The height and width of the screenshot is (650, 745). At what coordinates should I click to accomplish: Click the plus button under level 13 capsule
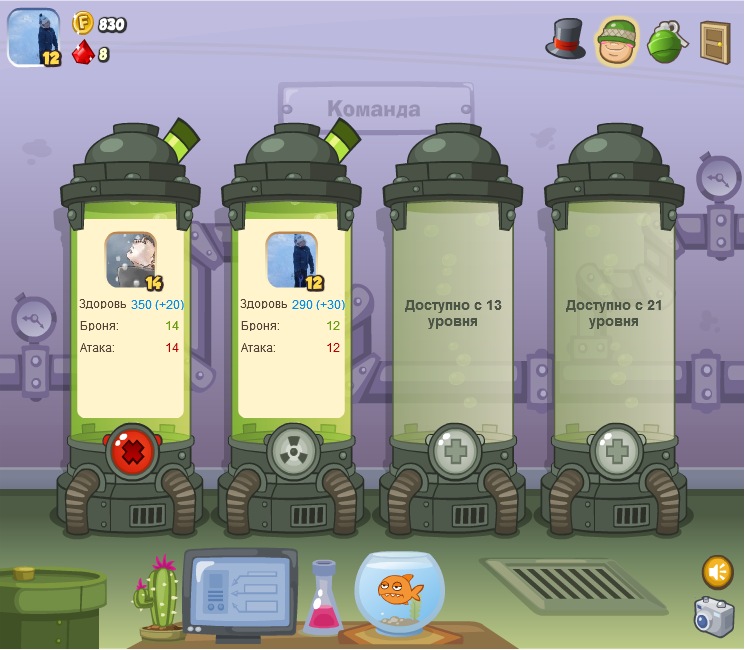coord(455,454)
